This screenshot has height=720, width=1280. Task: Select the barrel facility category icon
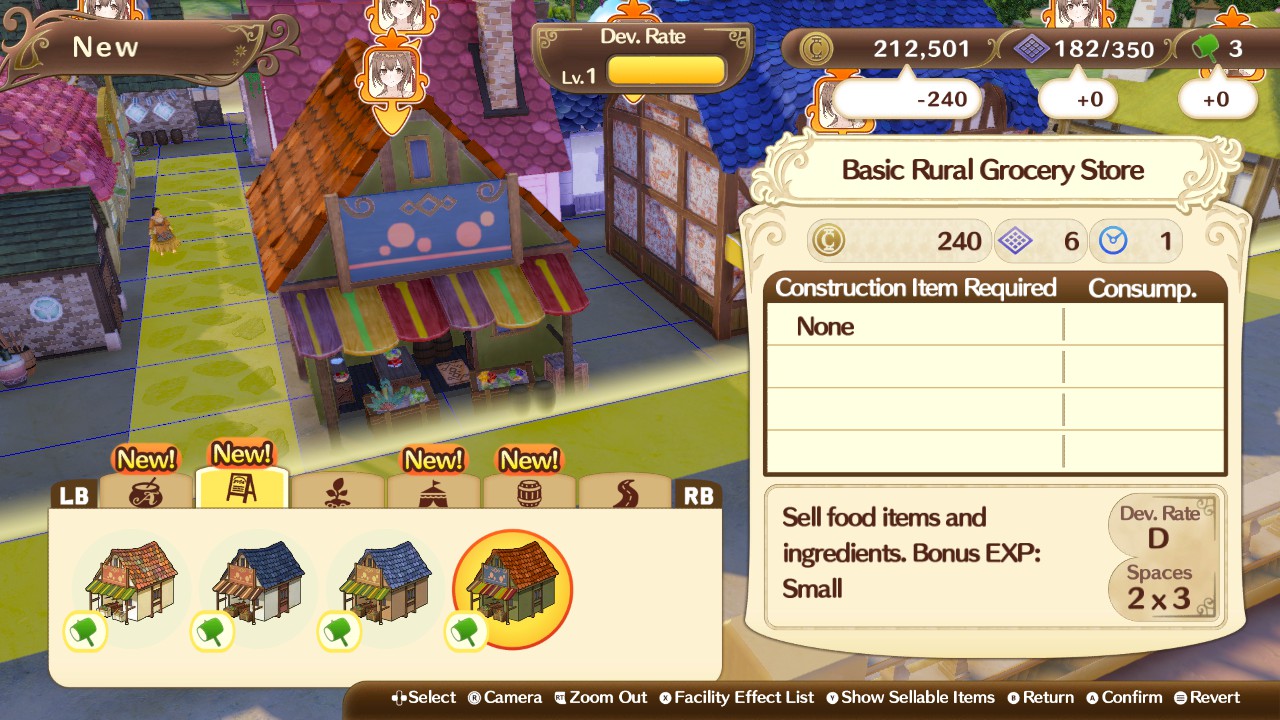coord(530,492)
